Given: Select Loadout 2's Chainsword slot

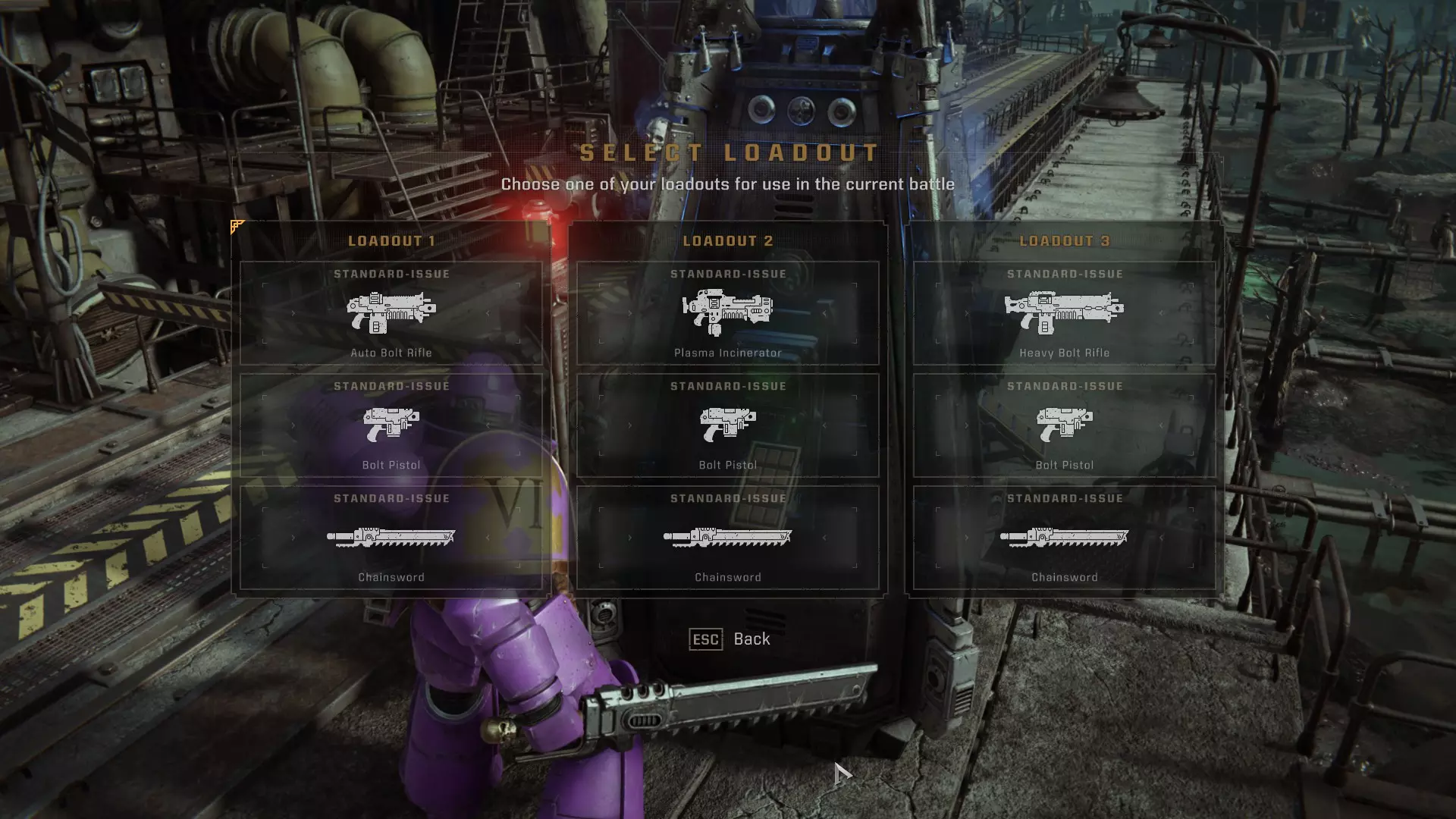Looking at the screenshot, I should point(728,538).
